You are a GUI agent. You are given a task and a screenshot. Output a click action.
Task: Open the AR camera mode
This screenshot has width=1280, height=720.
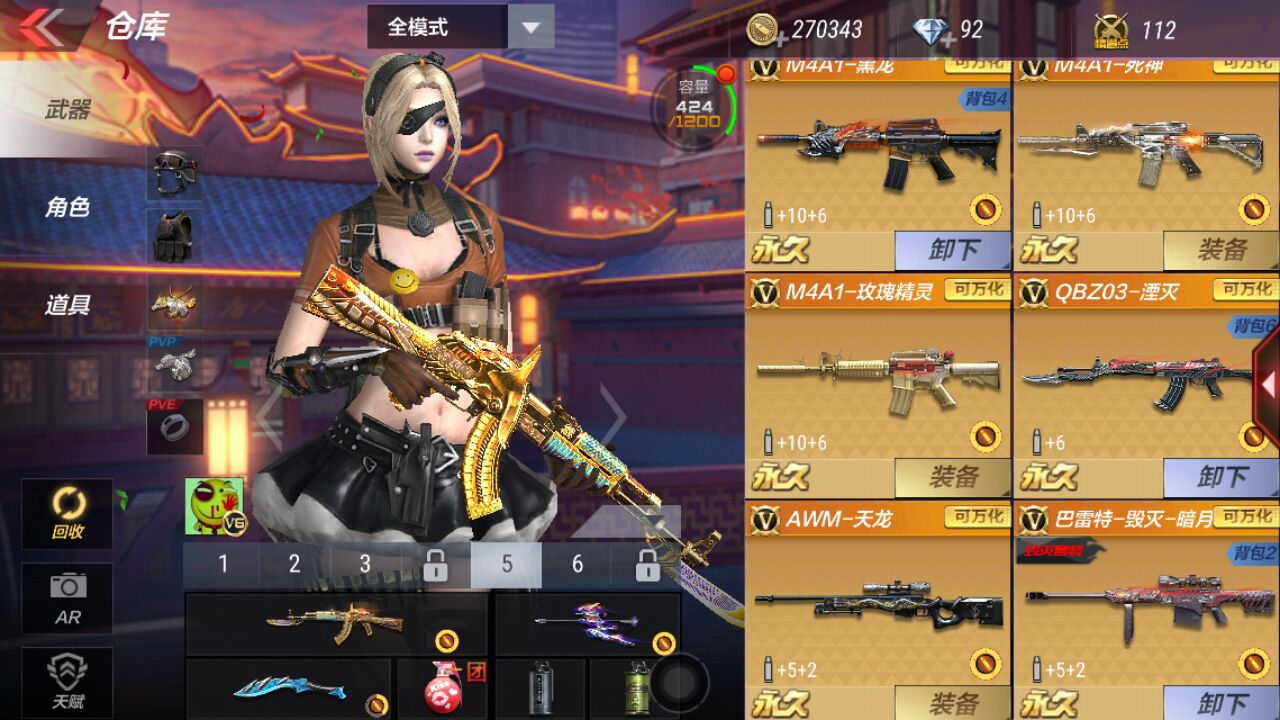point(68,597)
